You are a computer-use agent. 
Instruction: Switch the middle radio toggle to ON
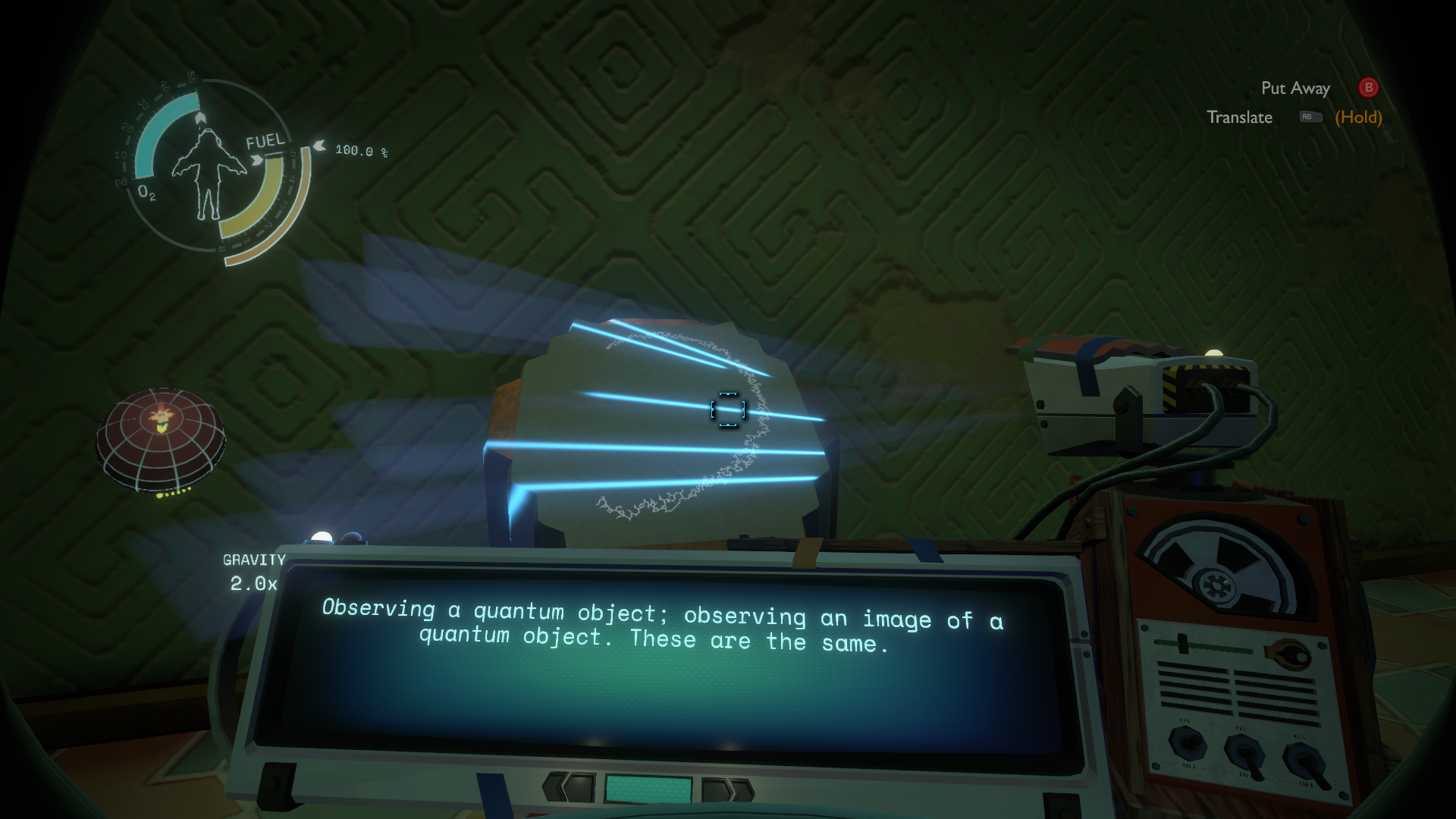(1246, 755)
